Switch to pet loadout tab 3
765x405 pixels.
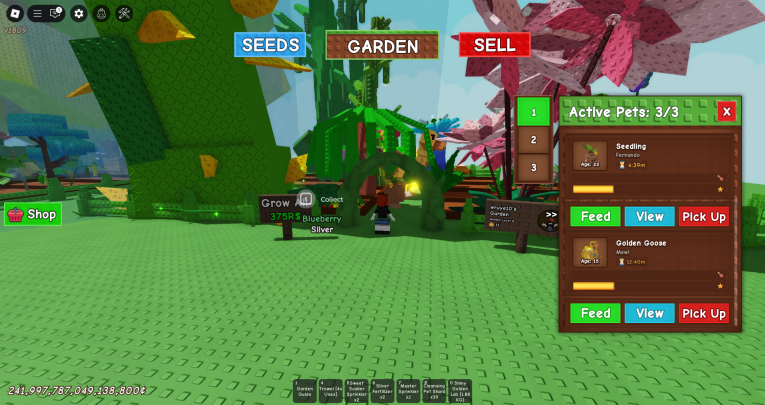click(533, 168)
